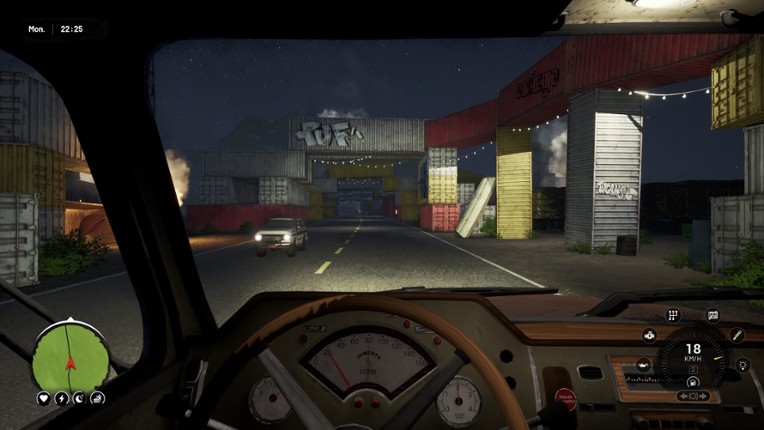Click the heart health status icon

[44, 398]
